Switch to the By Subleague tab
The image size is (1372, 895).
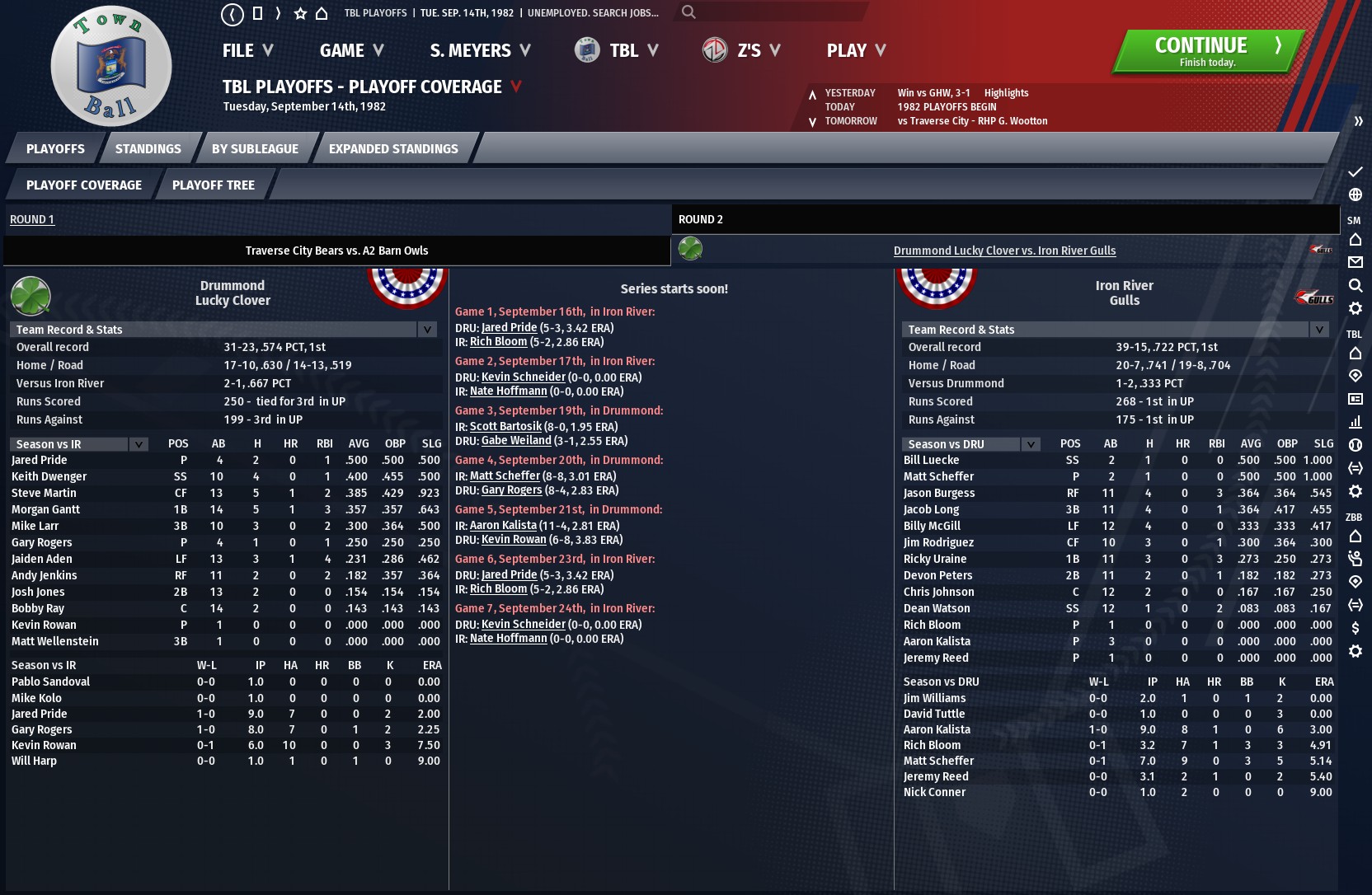[x=255, y=149]
